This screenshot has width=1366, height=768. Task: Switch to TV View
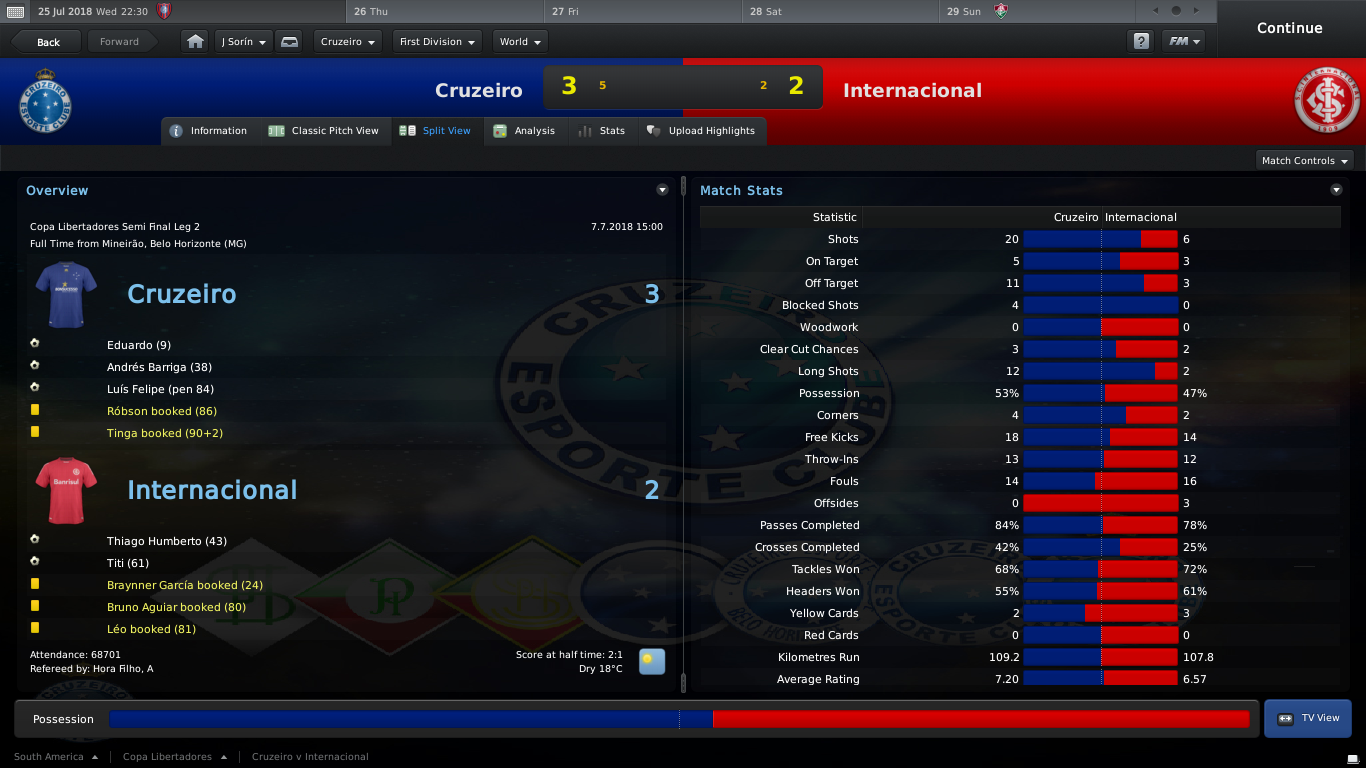tap(1308, 718)
